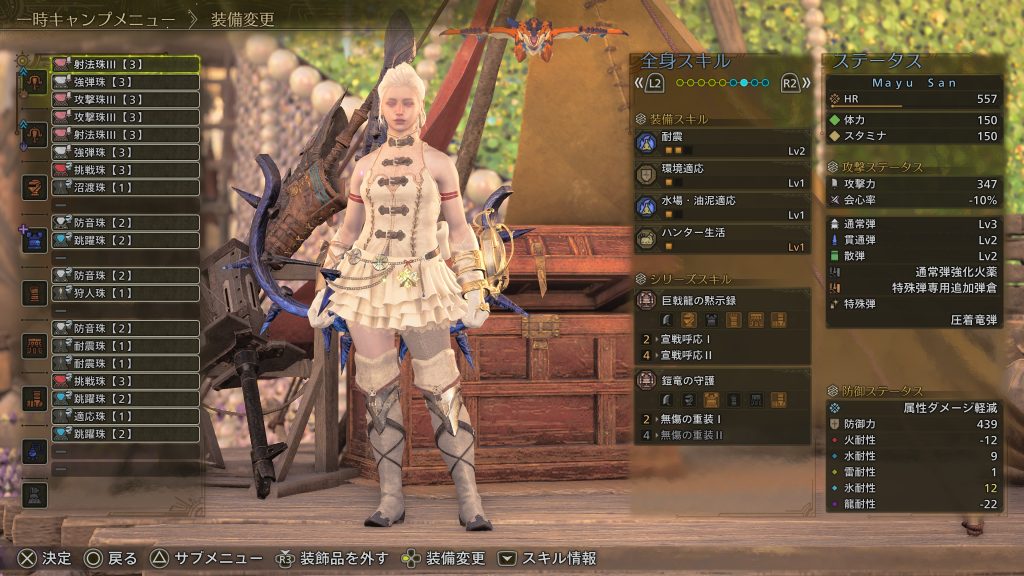Select the highlighted 射法珠III decoration row
The width and height of the screenshot is (1024, 576).
click(125, 64)
